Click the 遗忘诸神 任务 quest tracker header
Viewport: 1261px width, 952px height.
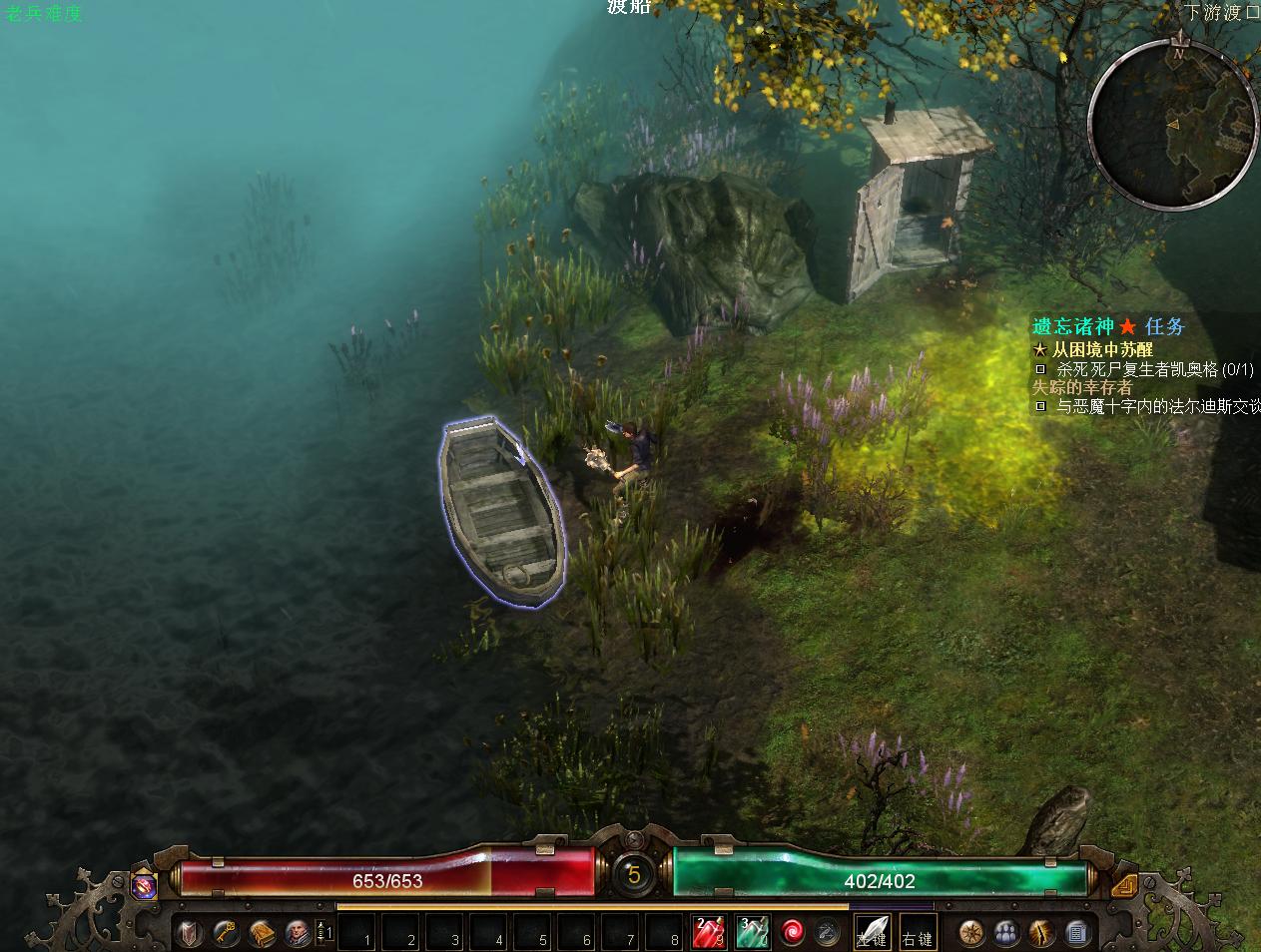click(x=1108, y=326)
